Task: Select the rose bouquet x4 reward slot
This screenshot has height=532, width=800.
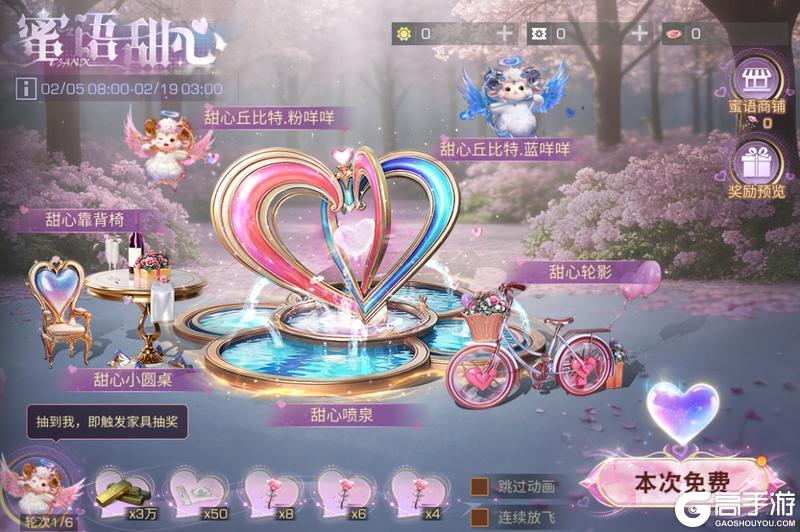Action: [416, 489]
